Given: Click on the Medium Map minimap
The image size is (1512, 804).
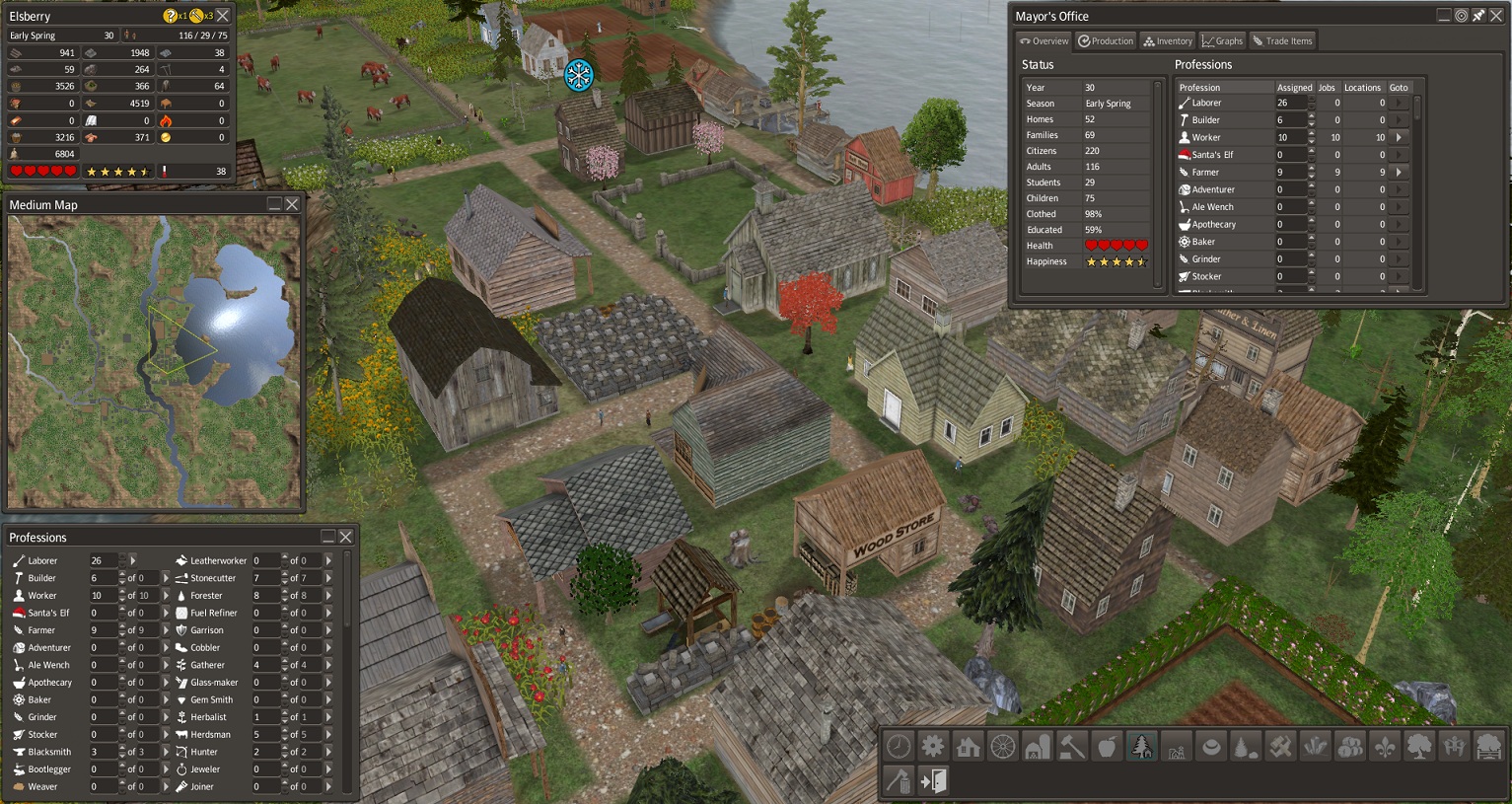Looking at the screenshot, I should click(154, 361).
